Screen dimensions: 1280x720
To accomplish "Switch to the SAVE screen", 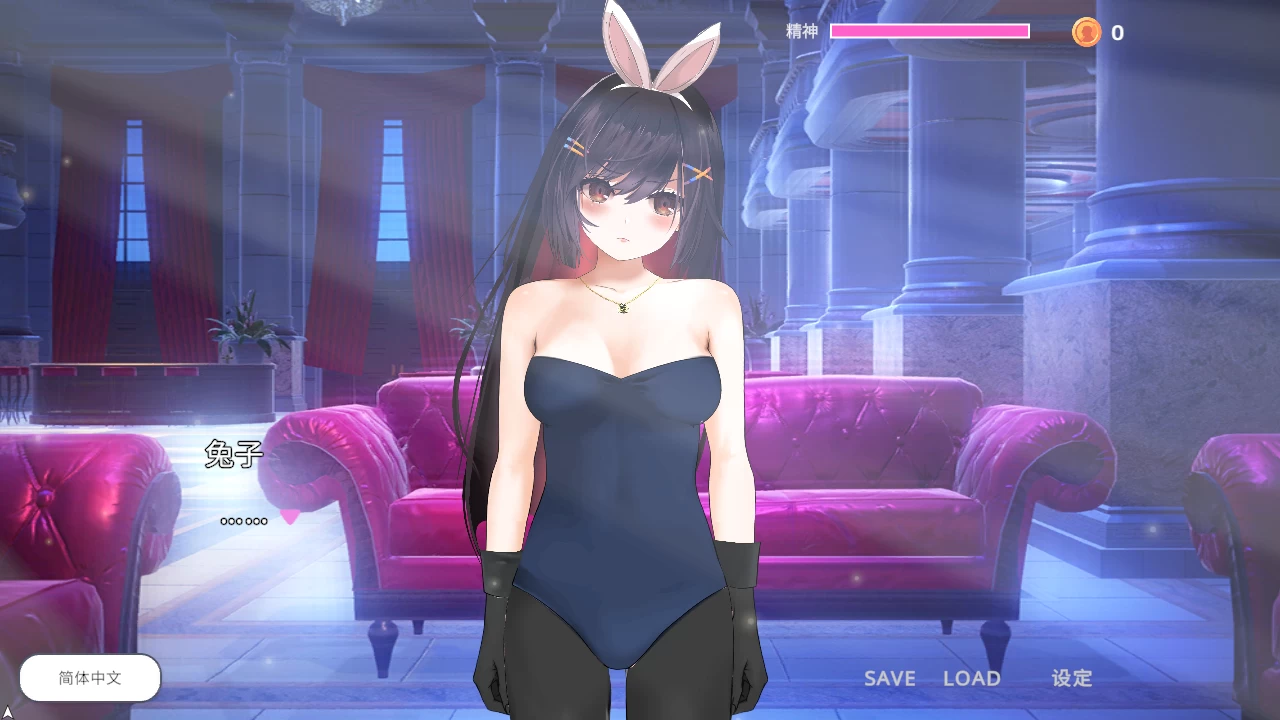I will tap(889, 678).
